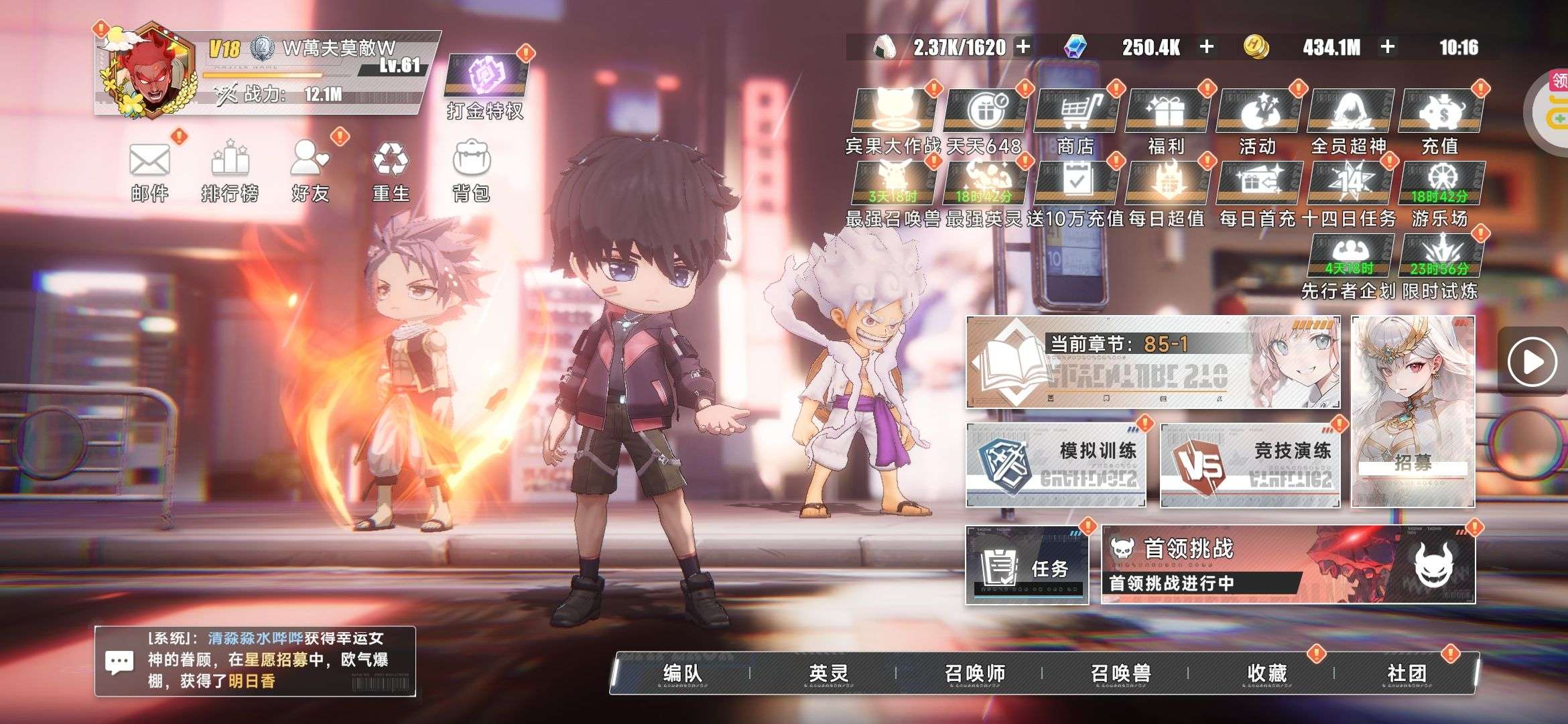This screenshot has width=1568, height=724.
Task: Add more blue diamonds with plus button
Action: tap(1207, 47)
